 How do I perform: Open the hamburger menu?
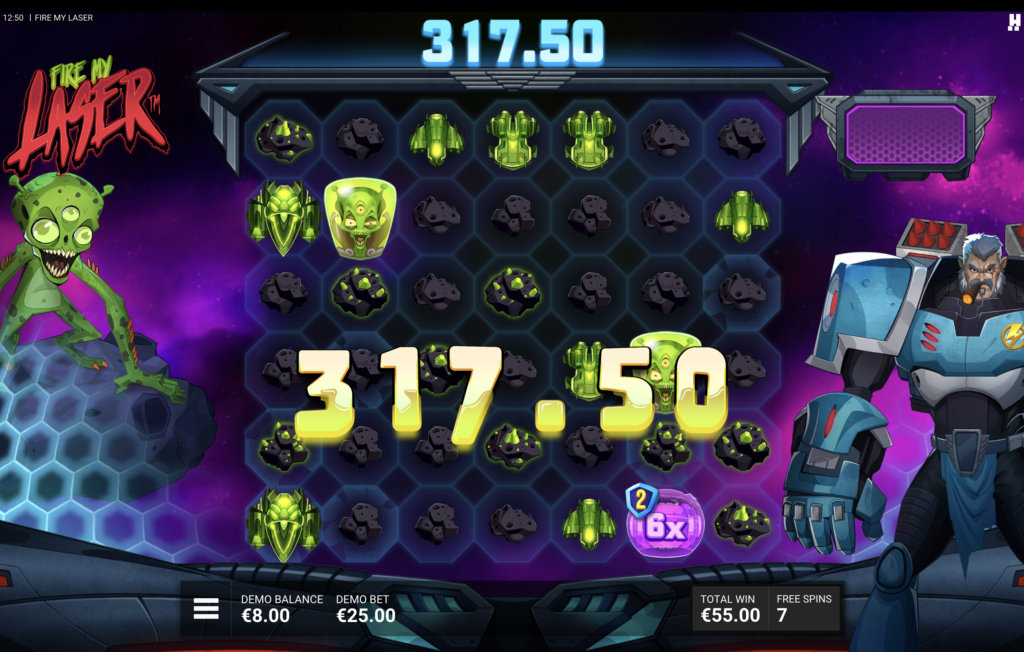206,608
